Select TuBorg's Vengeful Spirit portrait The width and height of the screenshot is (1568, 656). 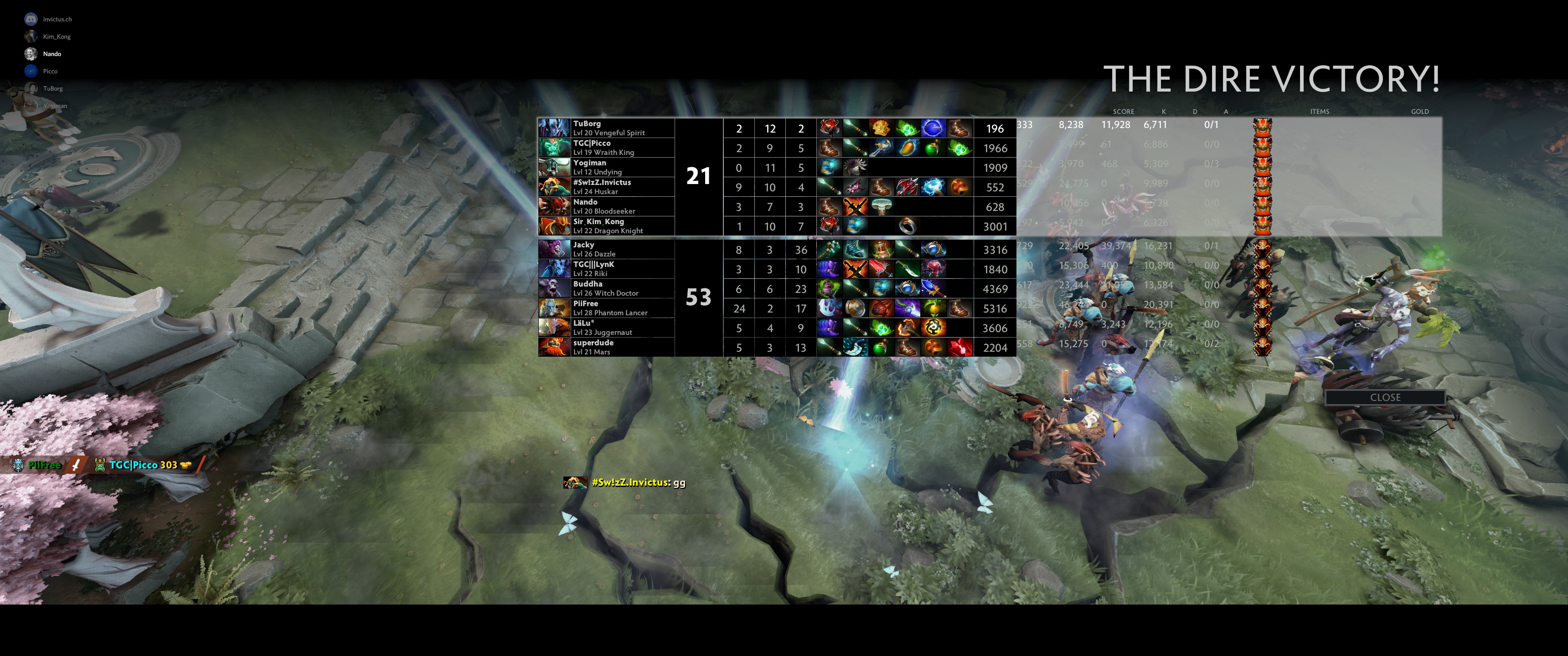click(x=554, y=128)
